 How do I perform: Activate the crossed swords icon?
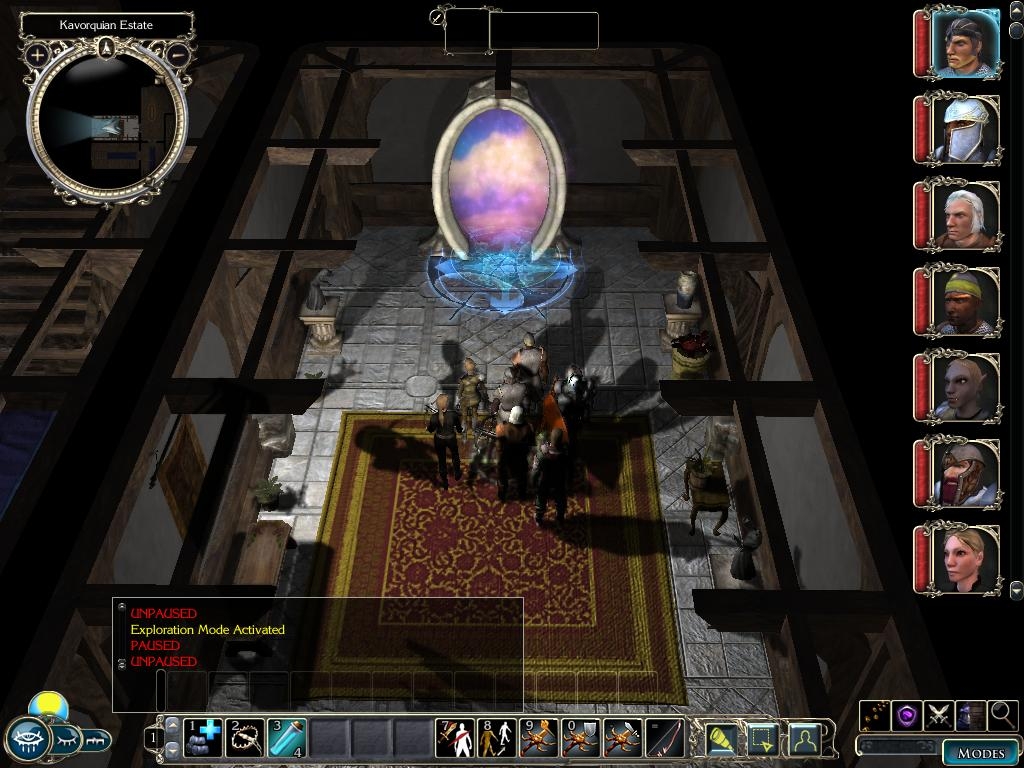pos(939,715)
